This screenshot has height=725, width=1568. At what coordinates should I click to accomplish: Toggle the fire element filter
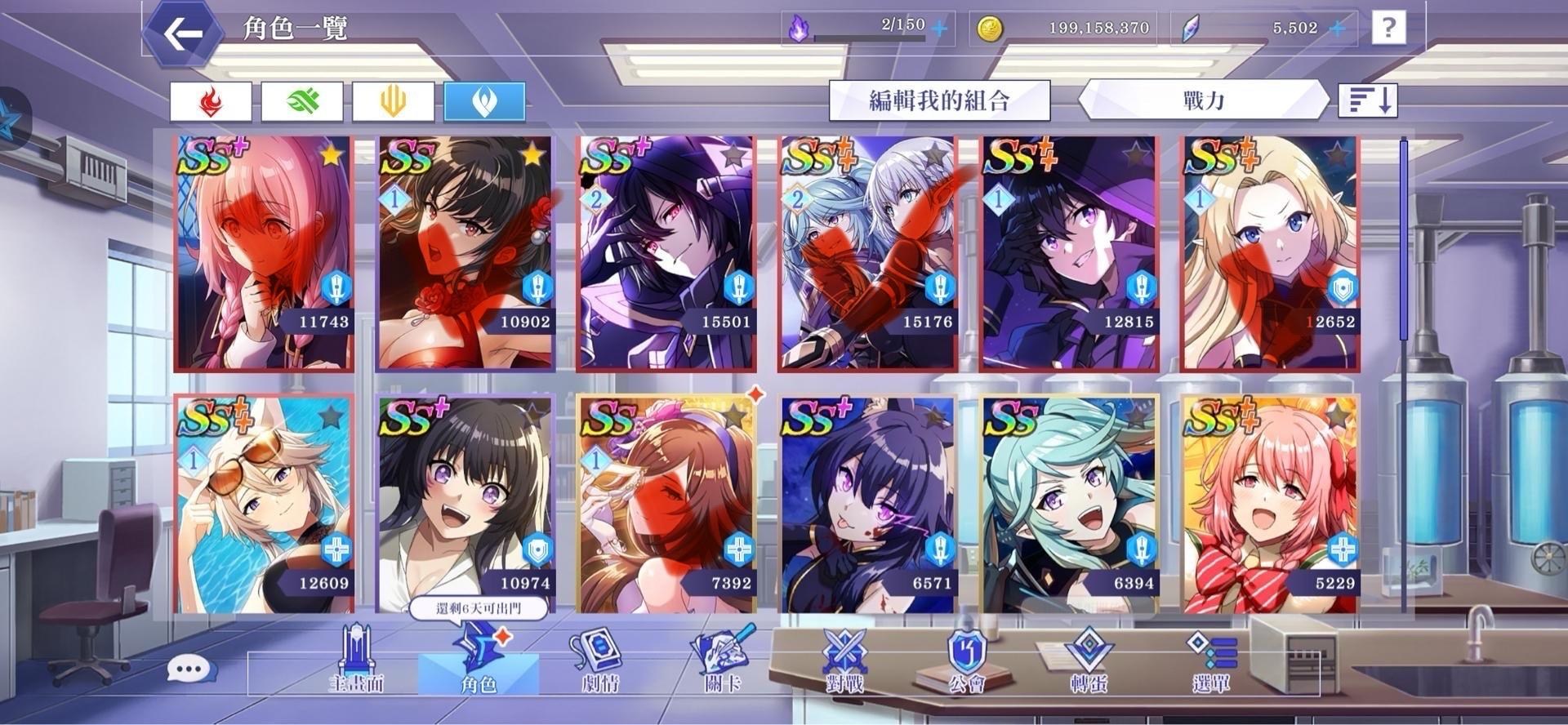tap(212, 100)
